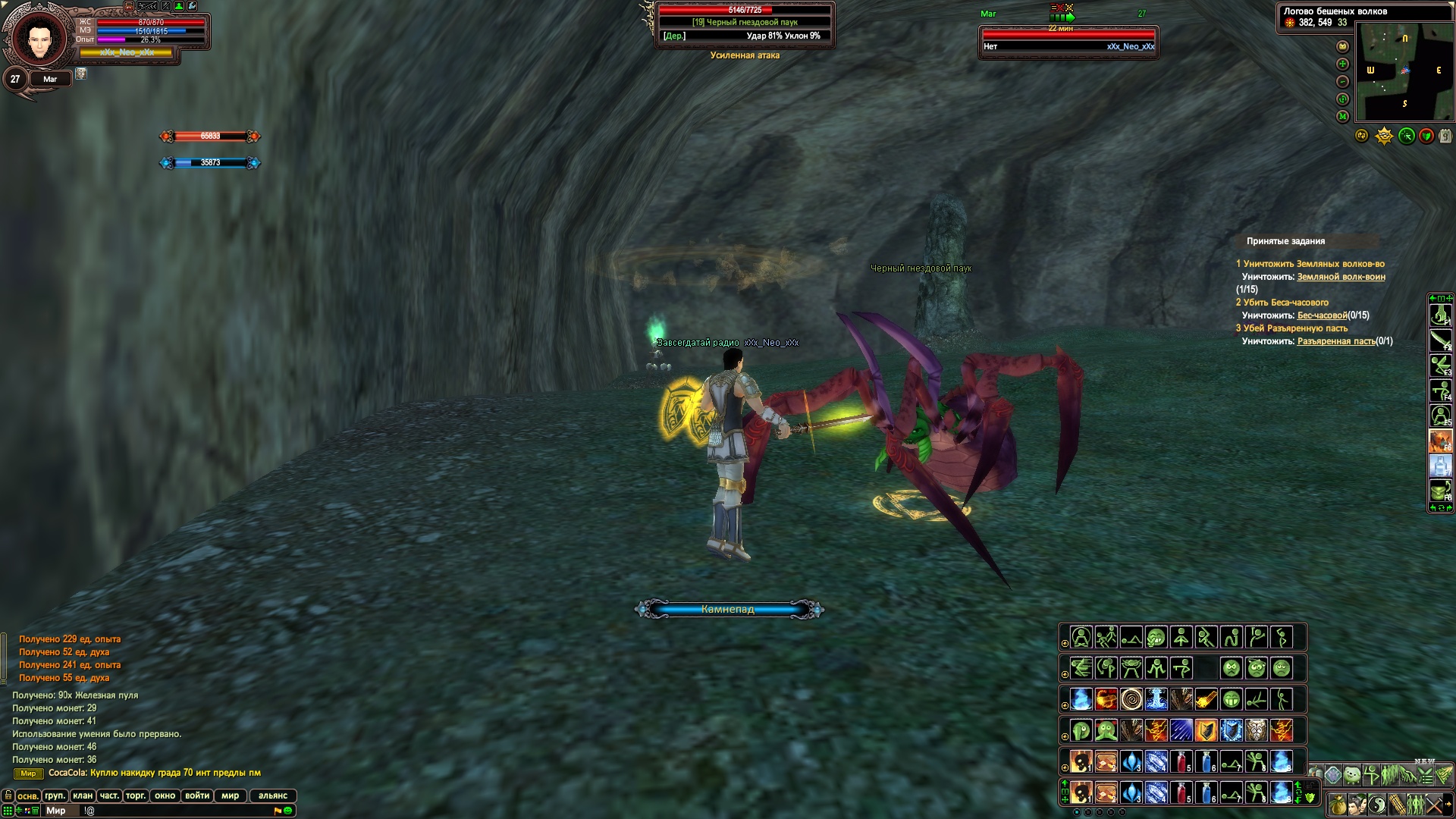
Task: Open the торг. trade chat tab
Action: point(136,795)
